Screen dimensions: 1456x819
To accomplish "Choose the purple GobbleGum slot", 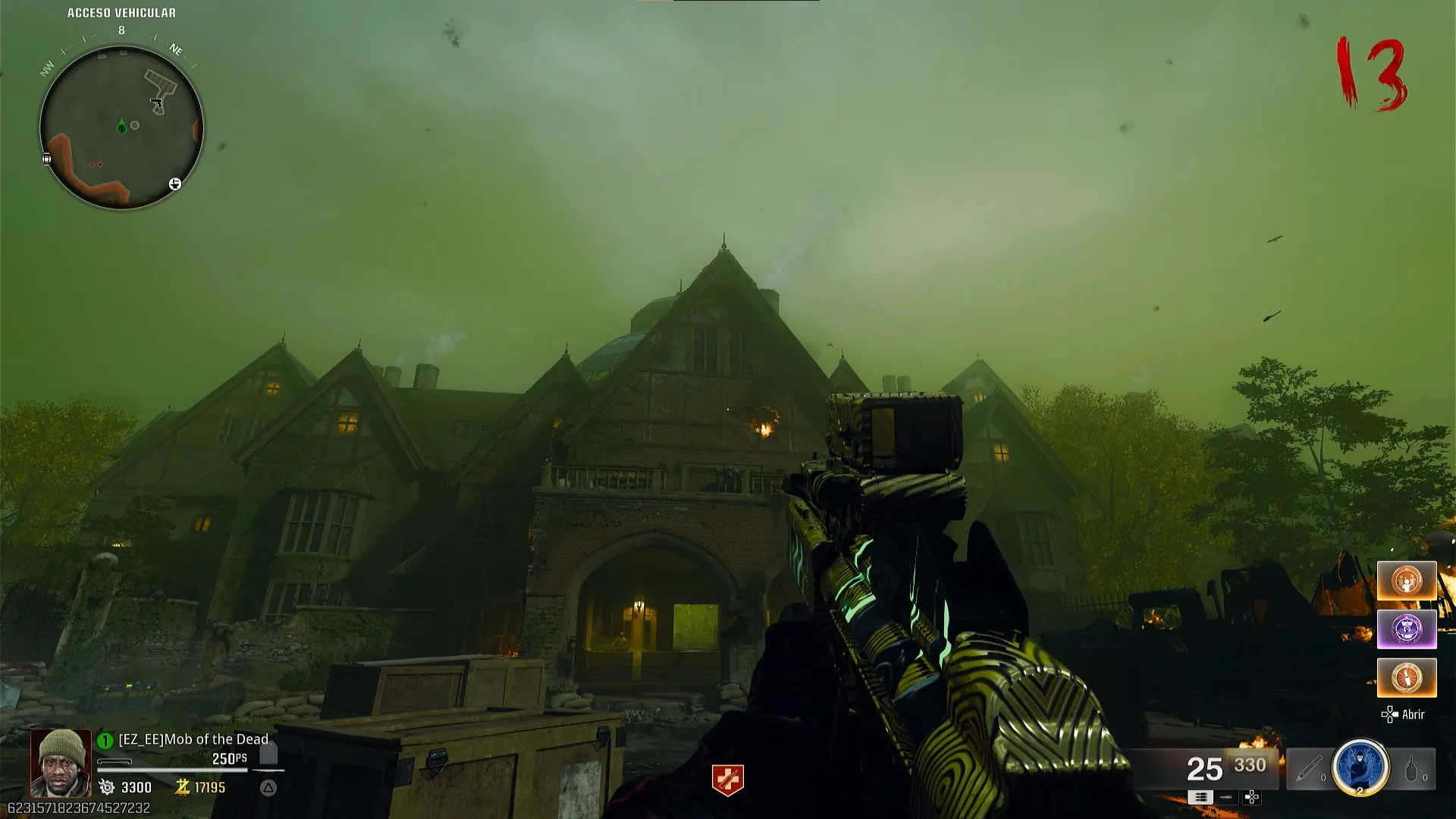I will (x=1407, y=629).
